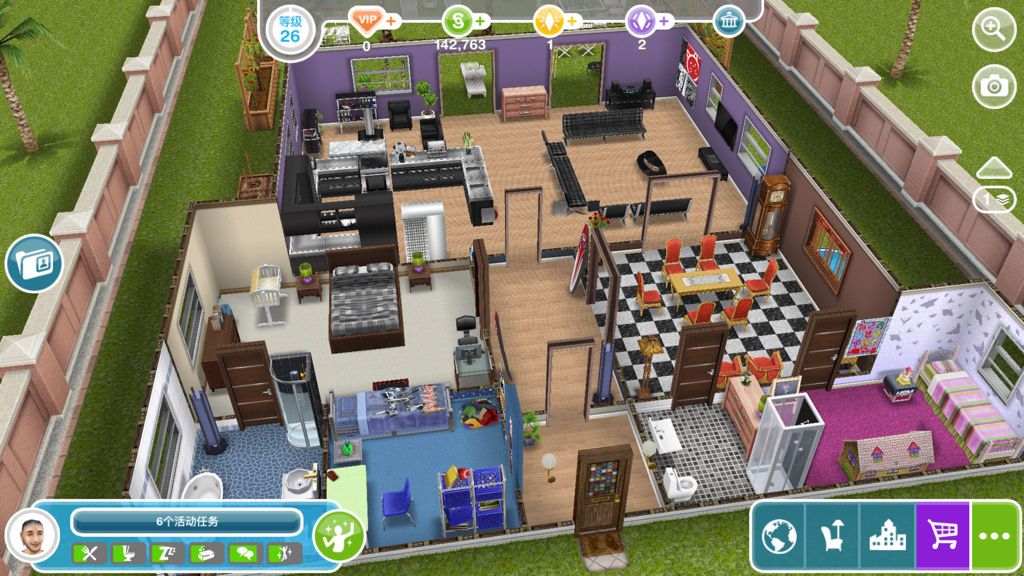1024x576 pixels.
Task: Tap the magnifier zoom button
Action: coord(993,29)
